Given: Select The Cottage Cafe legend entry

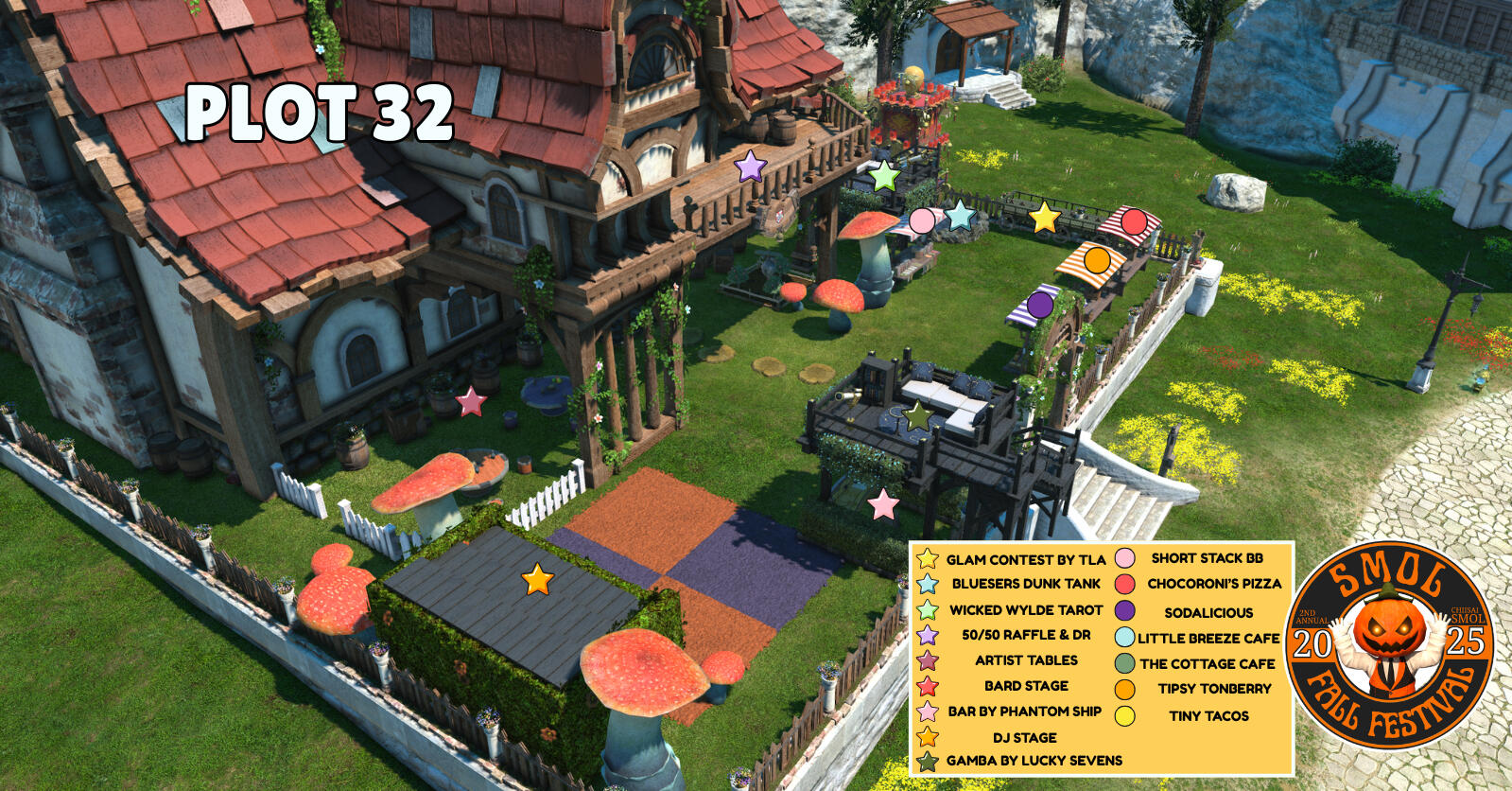Looking at the screenshot, I should tap(1207, 664).
